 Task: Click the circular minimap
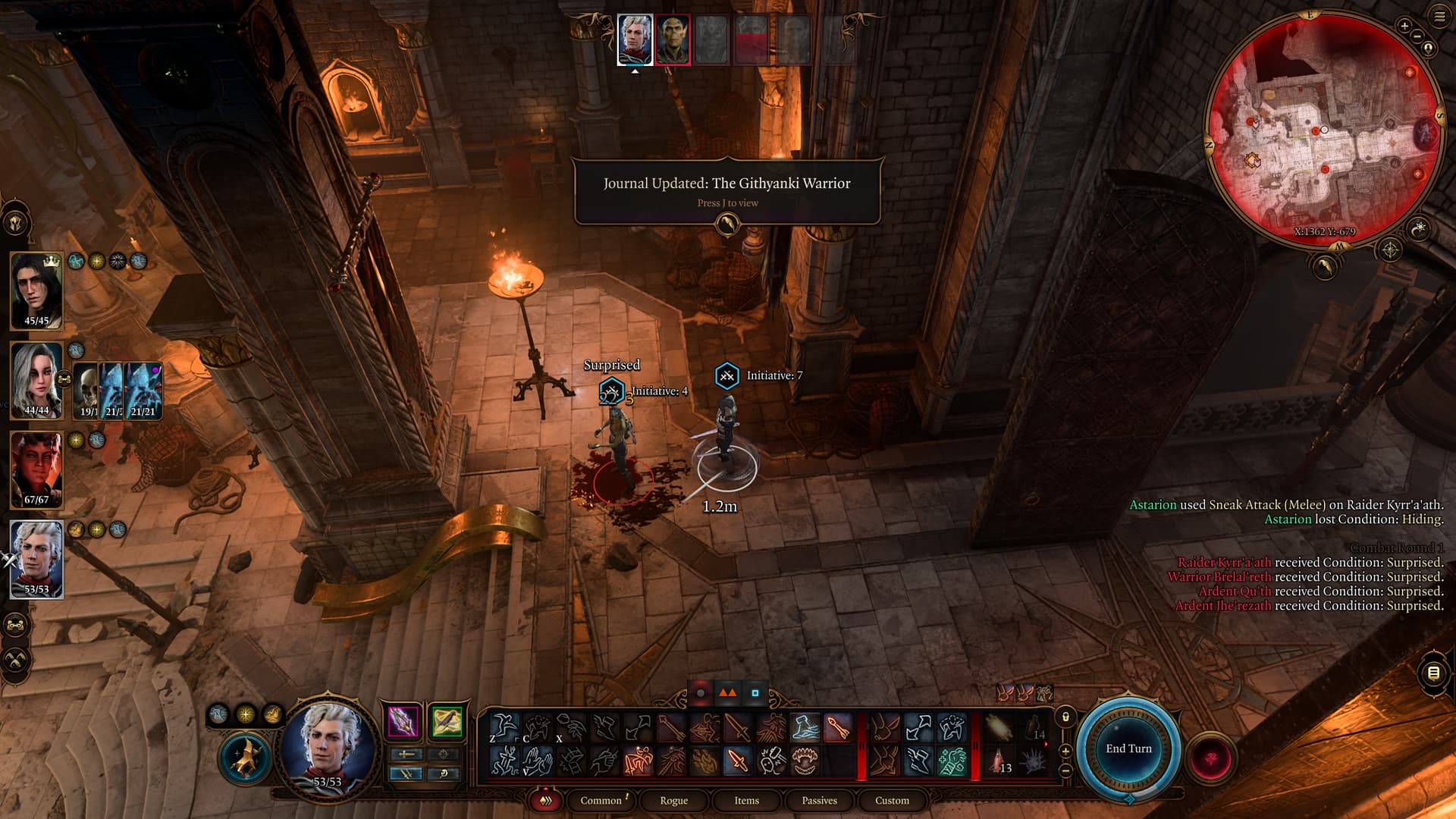click(x=1323, y=129)
